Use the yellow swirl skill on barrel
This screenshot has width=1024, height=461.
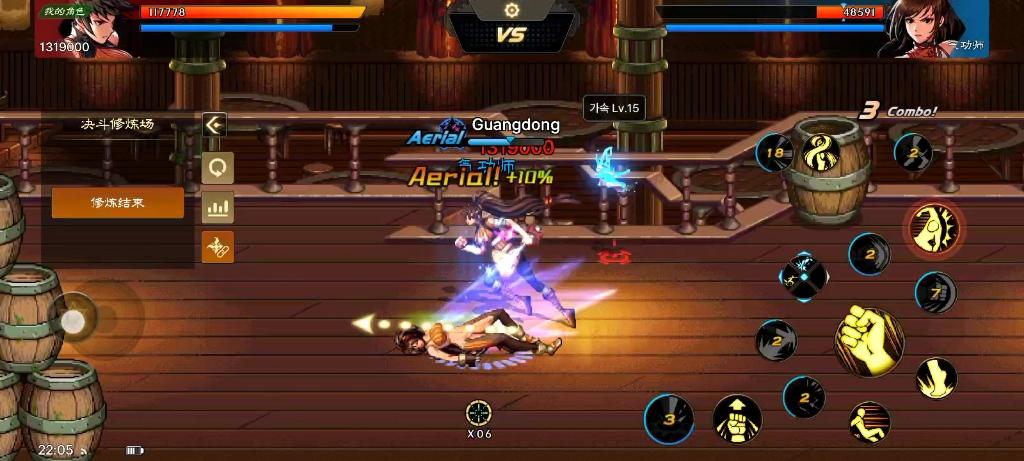[822, 153]
